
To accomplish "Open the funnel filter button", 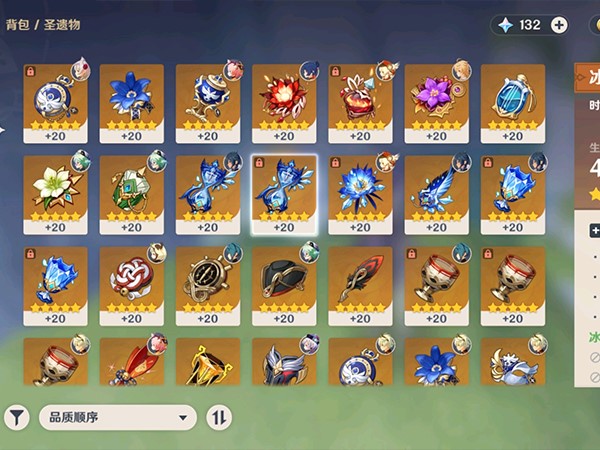I will pyautogui.click(x=17, y=417).
